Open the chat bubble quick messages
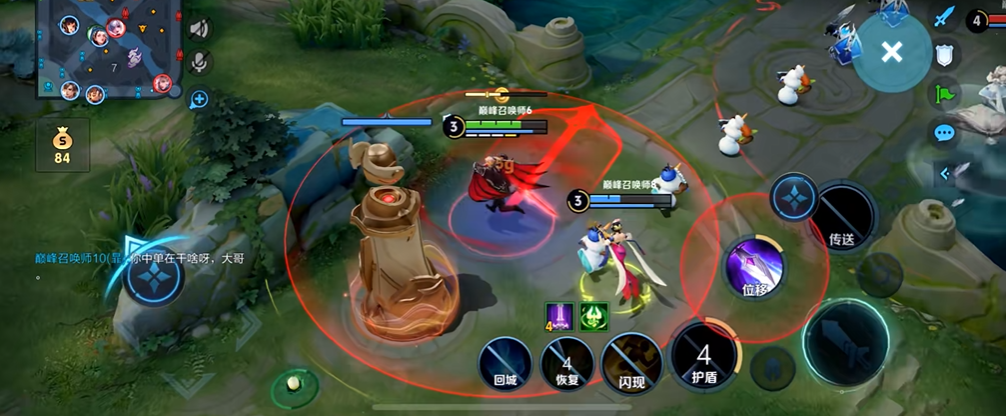Viewport: 1006px width, 416px height. click(944, 132)
